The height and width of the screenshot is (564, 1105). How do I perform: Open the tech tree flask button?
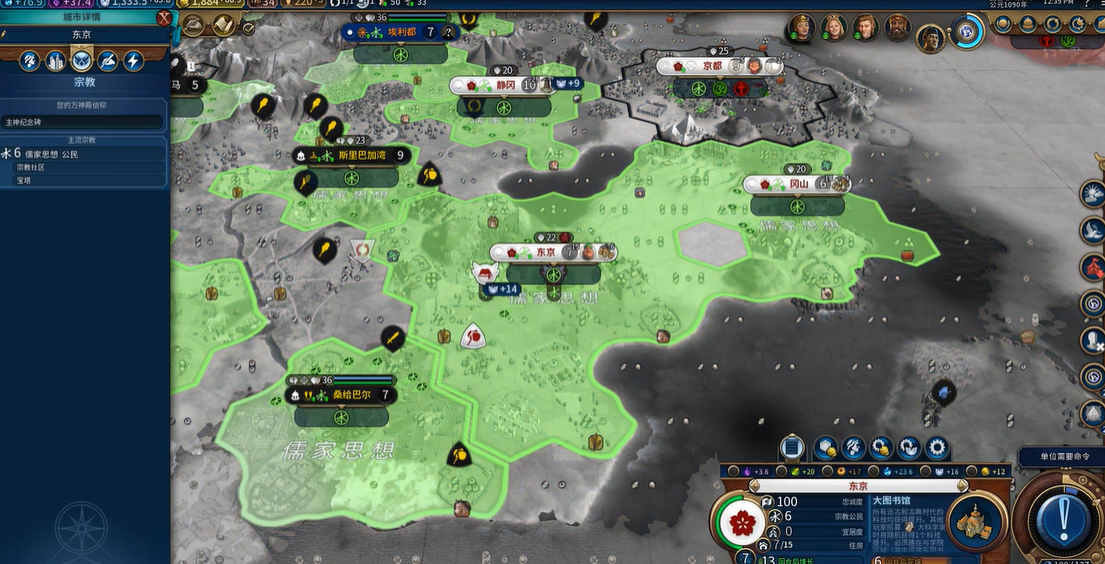(193, 24)
